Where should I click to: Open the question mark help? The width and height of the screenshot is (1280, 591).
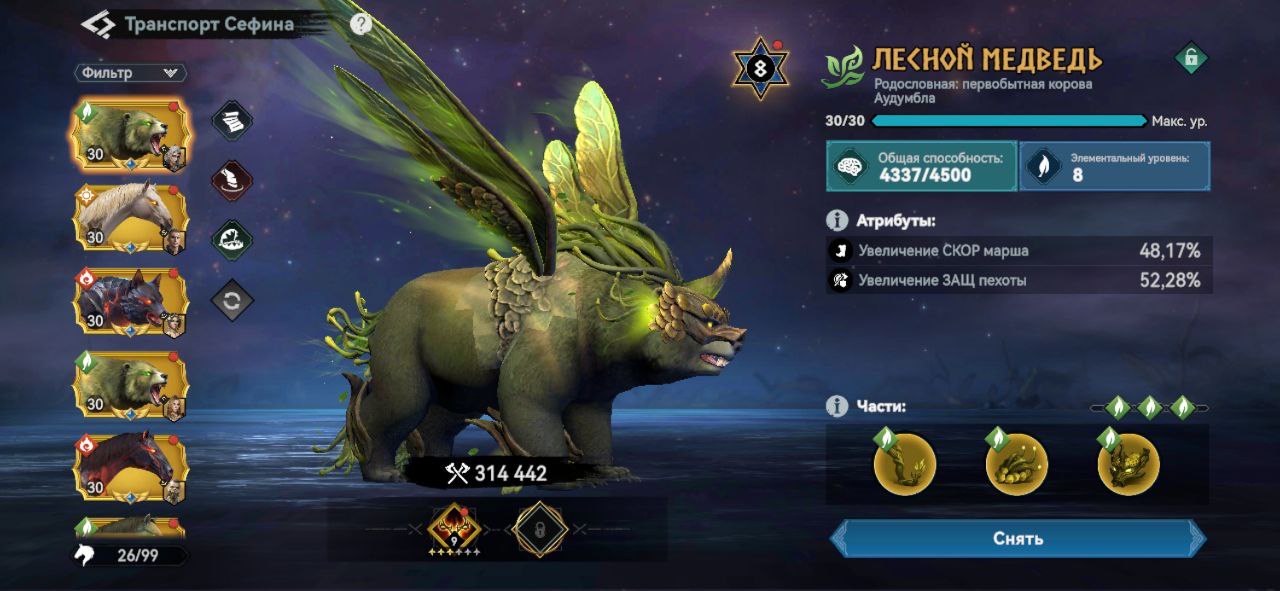point(361,24)
